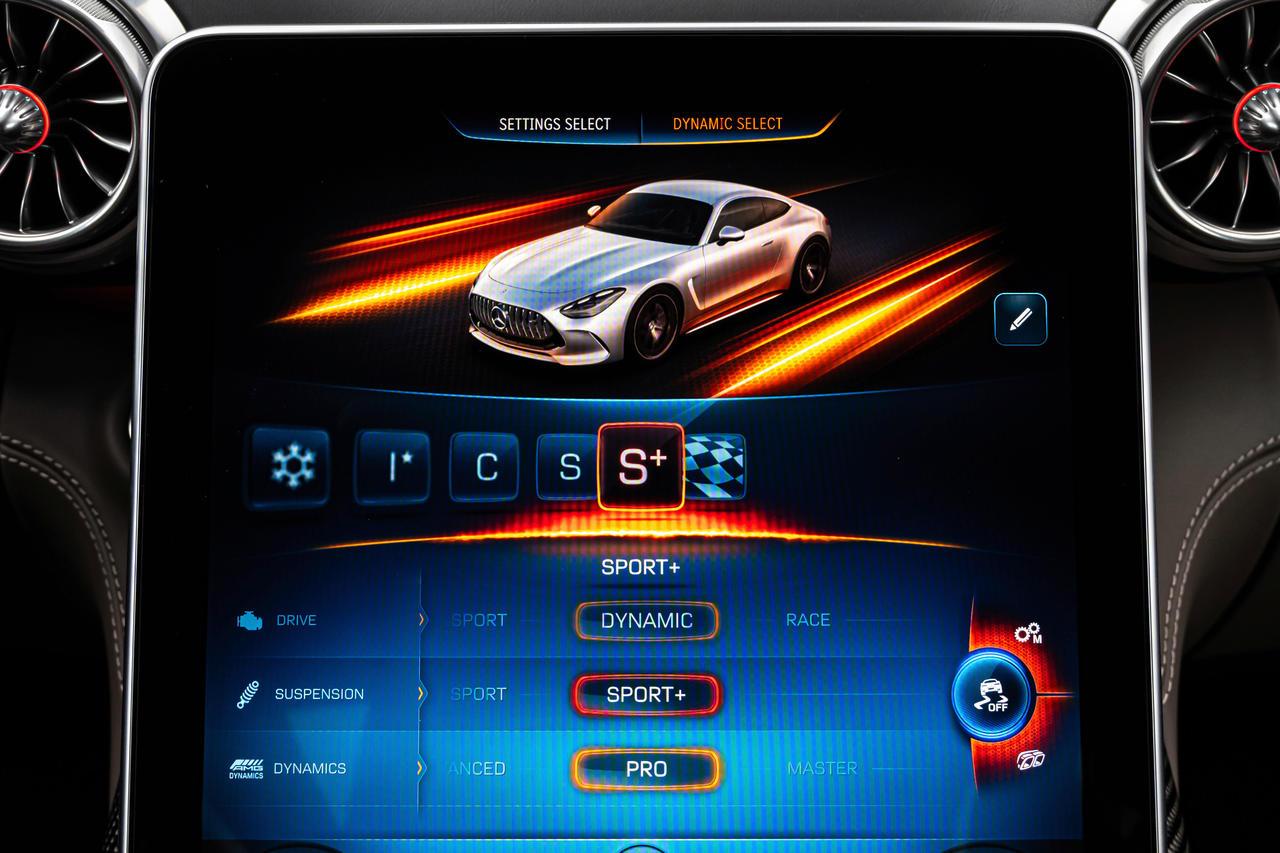Switch to the SETTINGS SELECT tab

552,124
